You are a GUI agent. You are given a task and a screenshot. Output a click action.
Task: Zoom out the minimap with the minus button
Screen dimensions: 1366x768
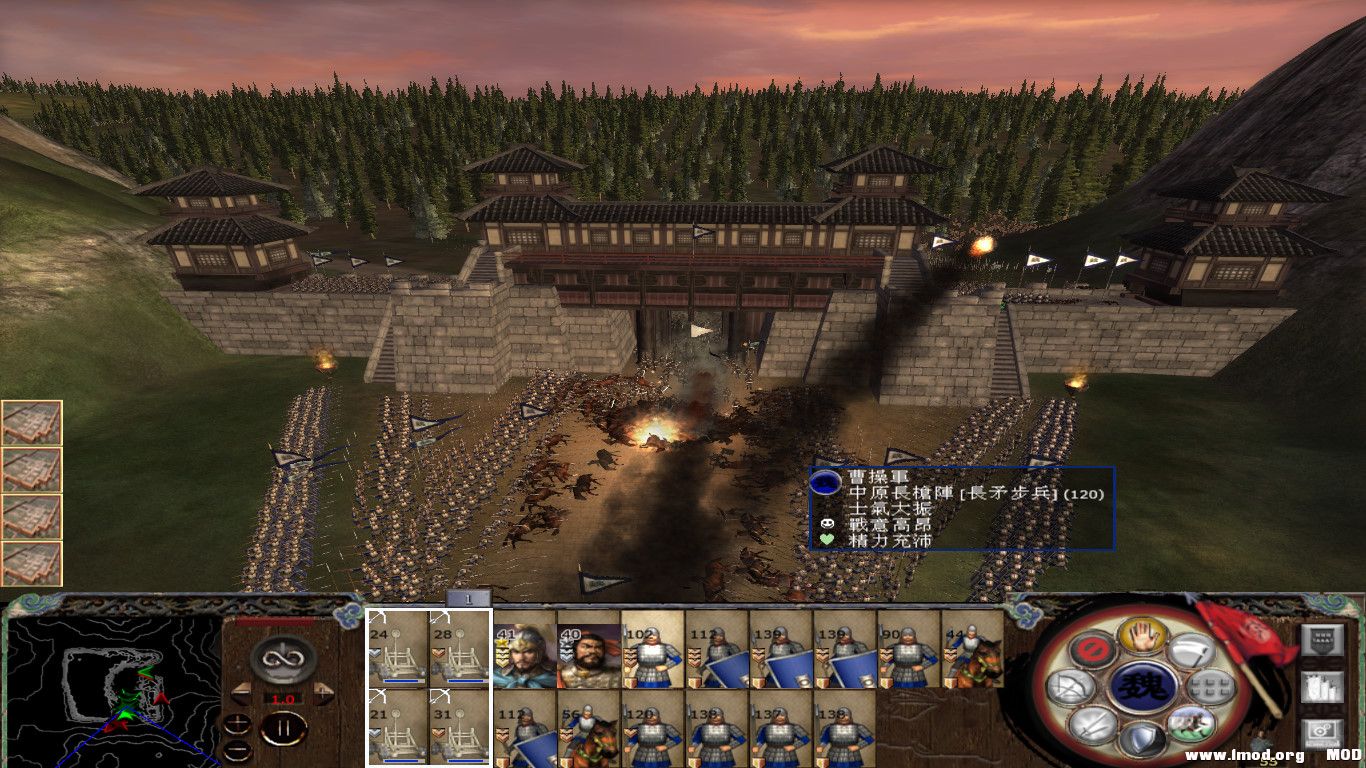(x=237, y=751)
